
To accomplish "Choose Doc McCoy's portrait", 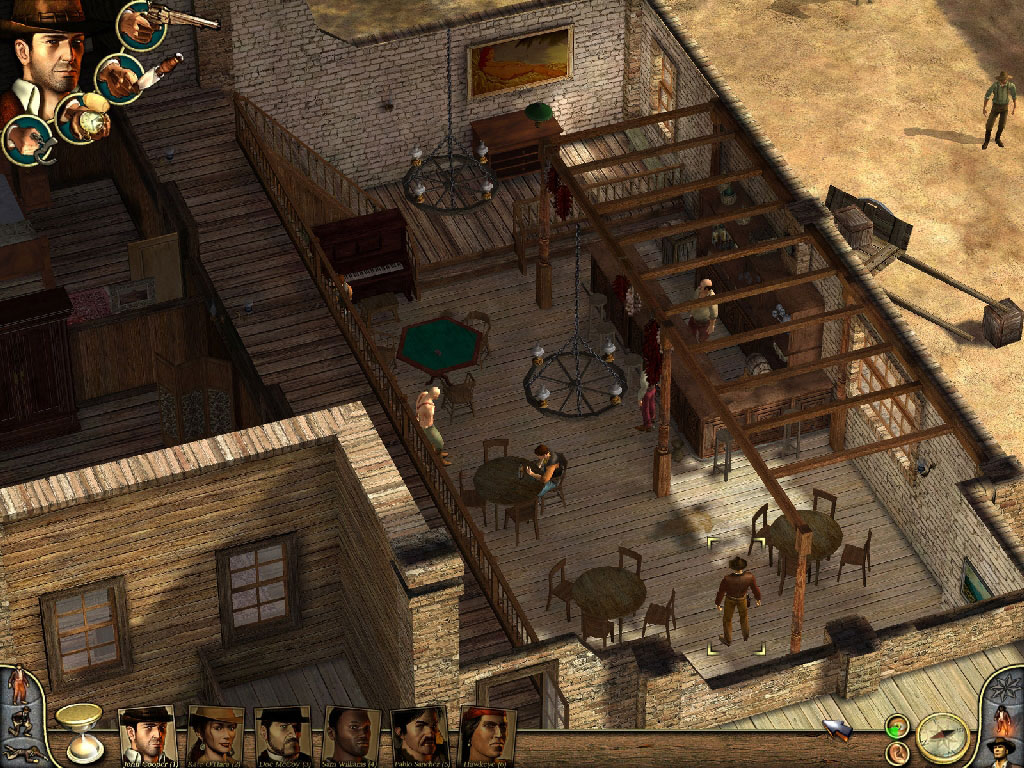I will pyautogui.click(x=282, y=735).
